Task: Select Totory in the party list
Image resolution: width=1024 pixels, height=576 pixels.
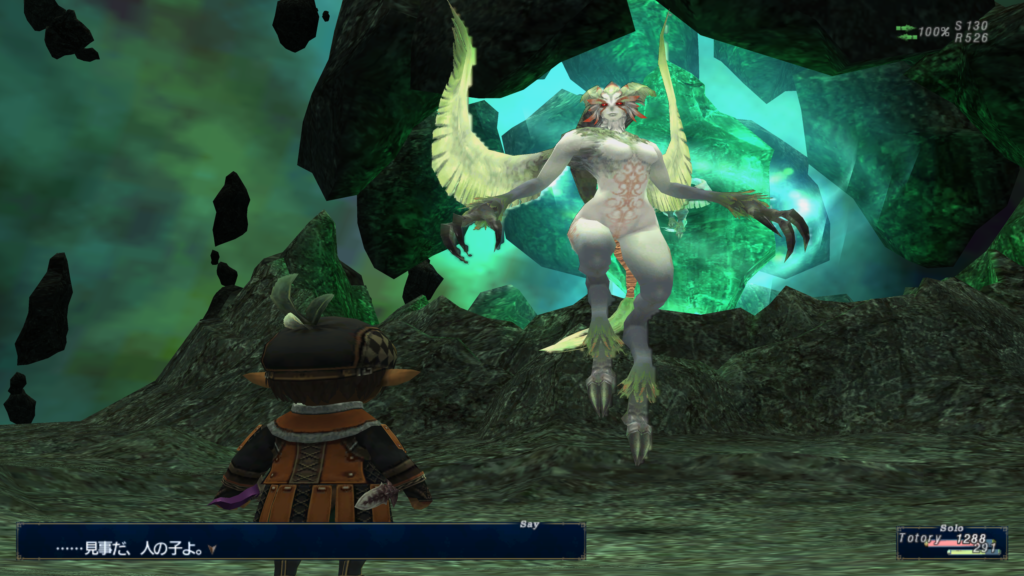Action: tap(921, 539)
